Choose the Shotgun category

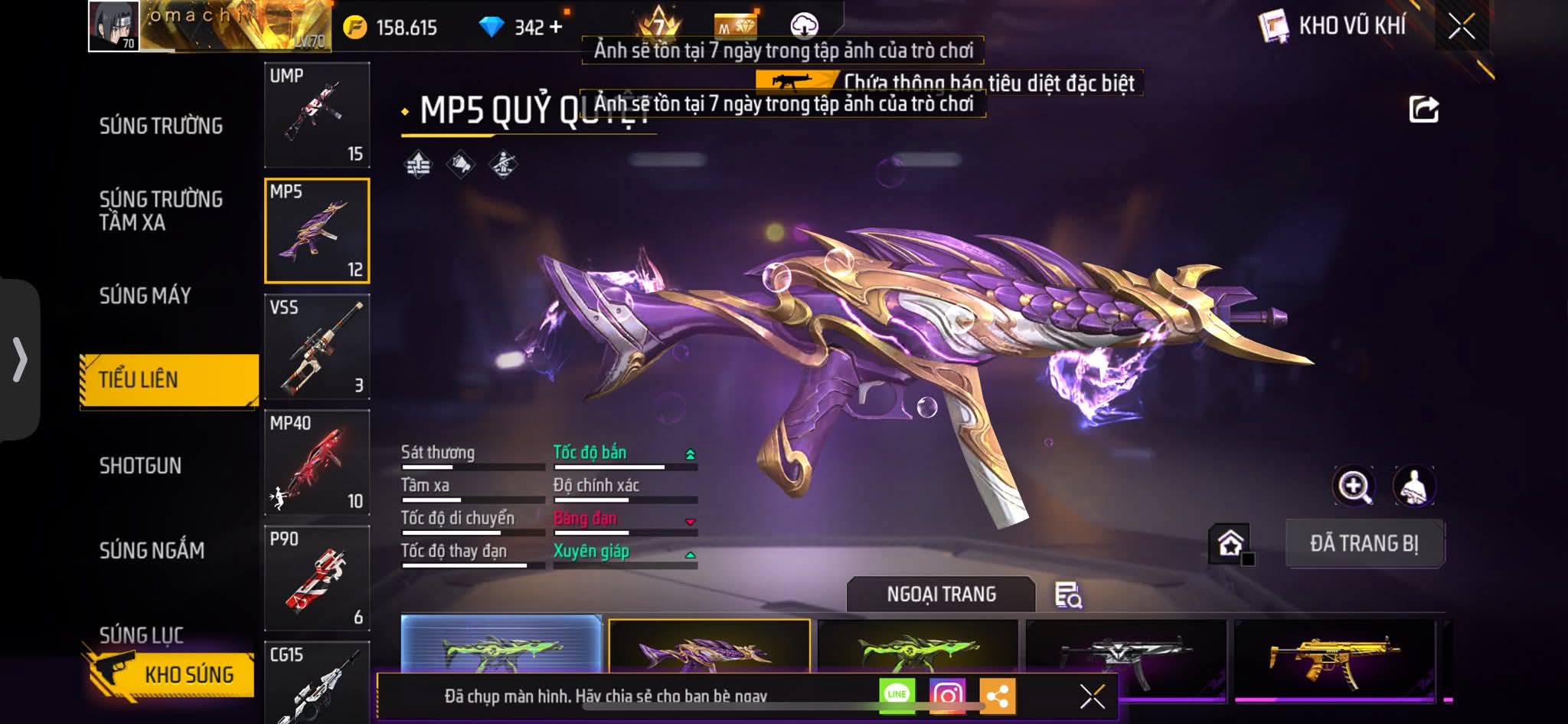pos(141,466)
